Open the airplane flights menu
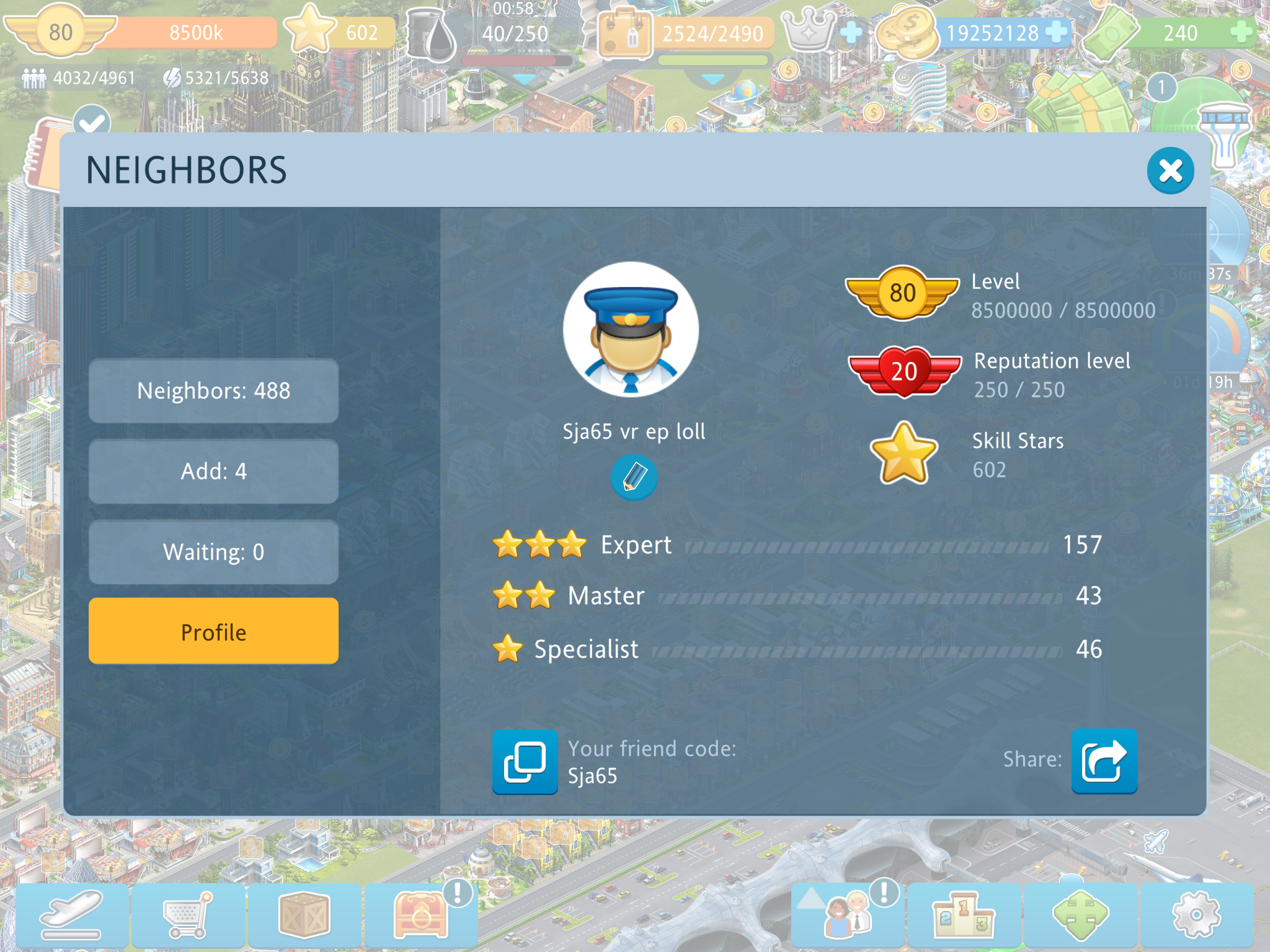Image resolution: width=1270 pixels, height=952 pixels. (x=72, y=915)
